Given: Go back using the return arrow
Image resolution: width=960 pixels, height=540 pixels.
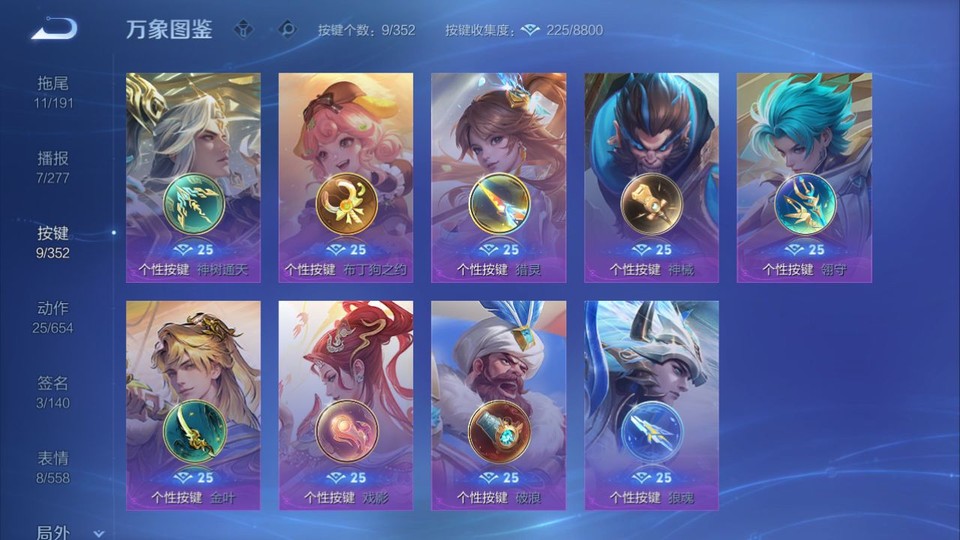Looking at the screenshot, I should click(x=54, y=29).
